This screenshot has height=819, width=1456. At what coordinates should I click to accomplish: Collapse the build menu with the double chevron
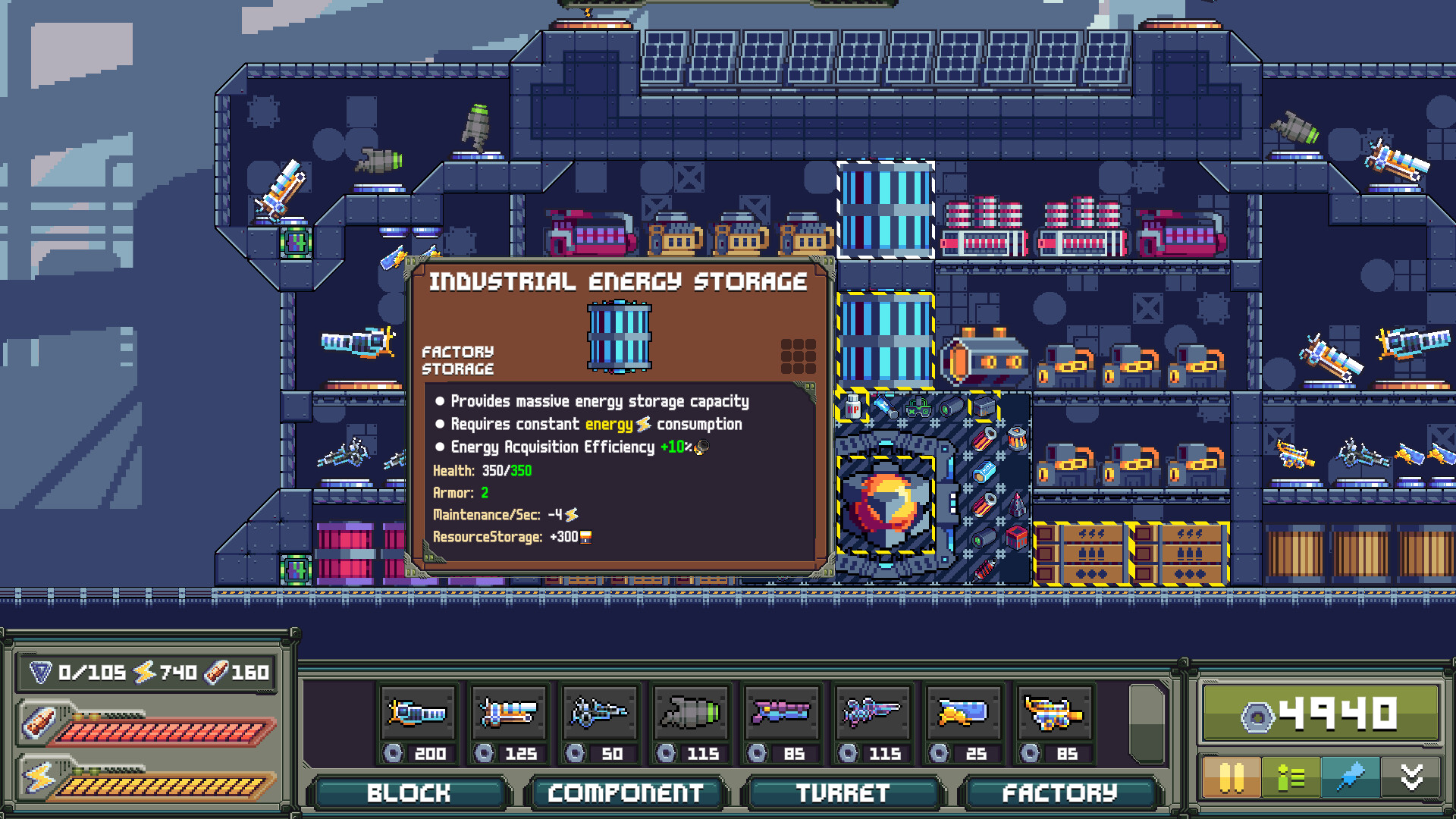1410,777
